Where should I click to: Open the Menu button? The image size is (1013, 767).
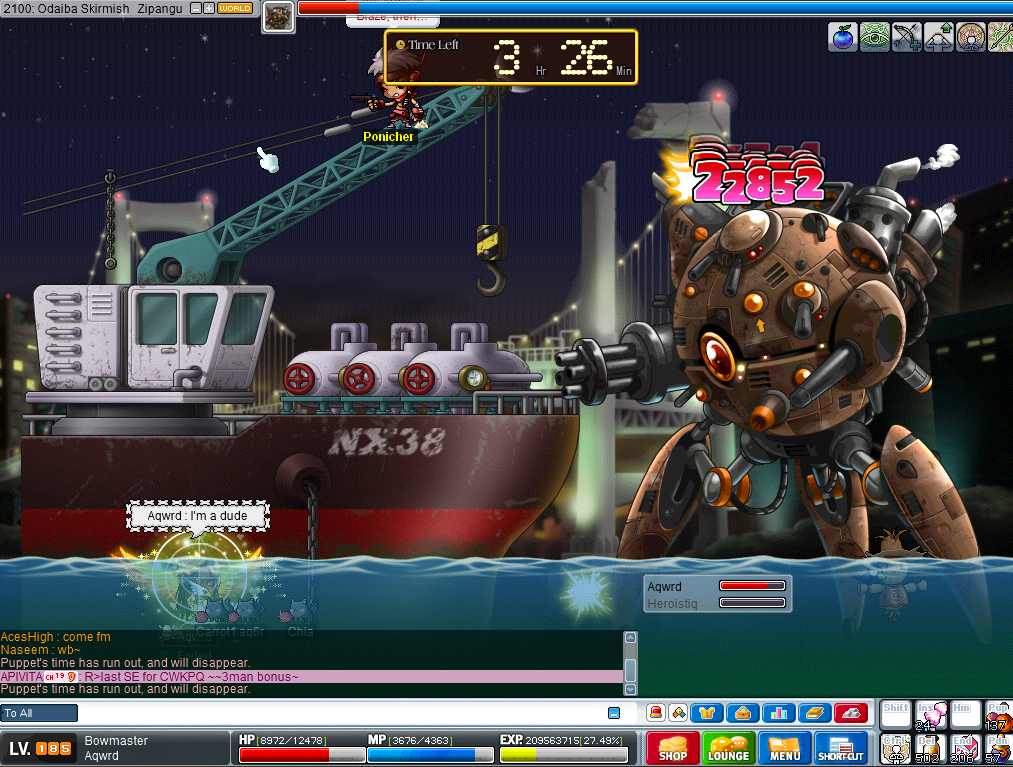pos(784,748)
